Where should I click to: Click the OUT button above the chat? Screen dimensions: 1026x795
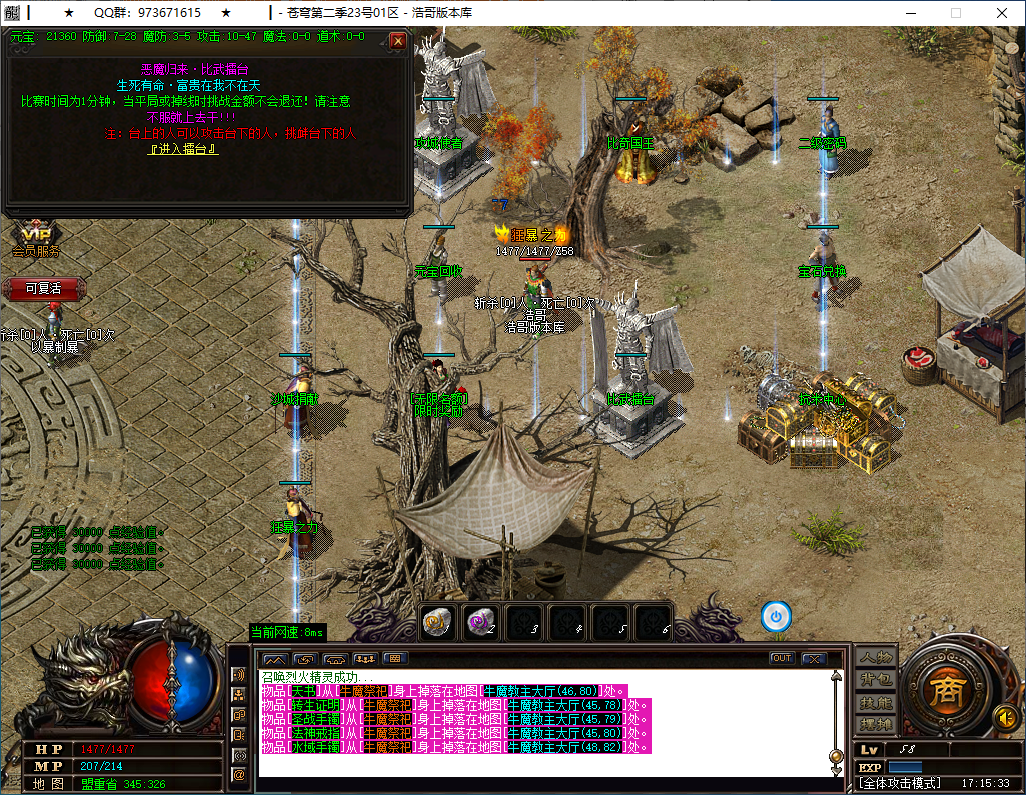(781, 658)
